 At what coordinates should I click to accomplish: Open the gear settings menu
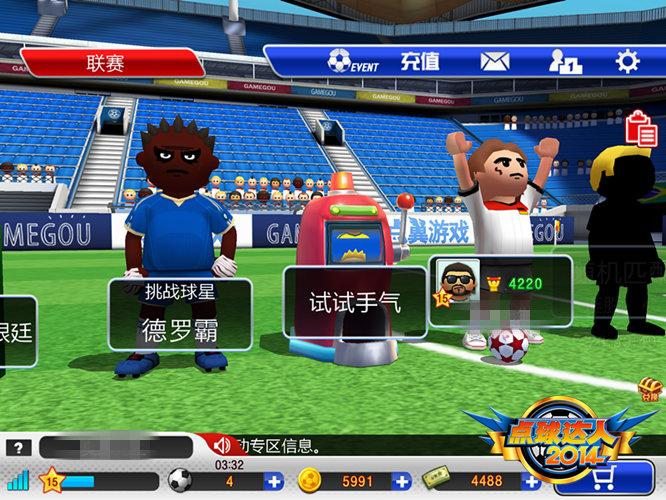[x=627, y=62]
